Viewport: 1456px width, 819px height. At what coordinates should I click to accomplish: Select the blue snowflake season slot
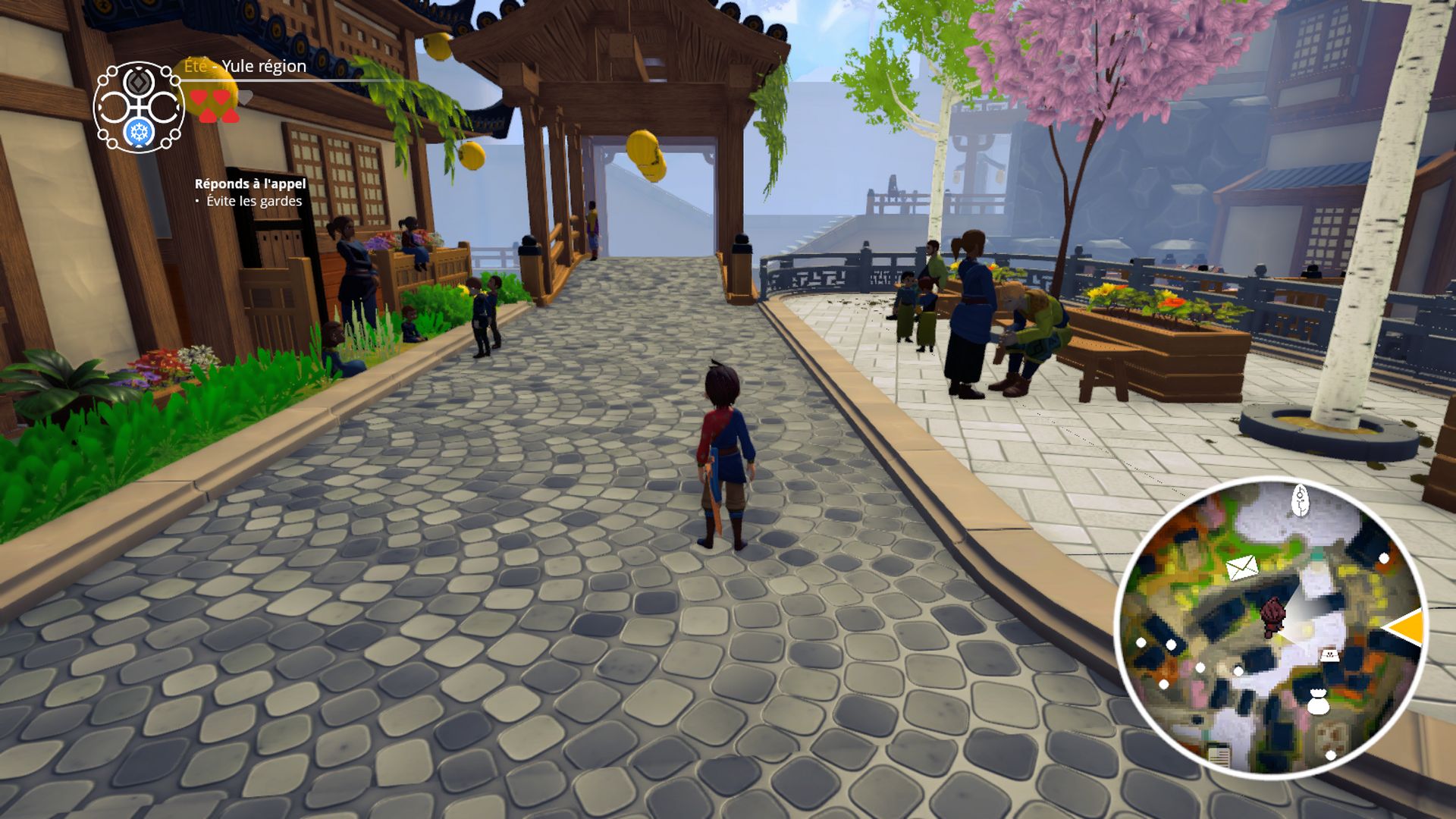point(140,133)
